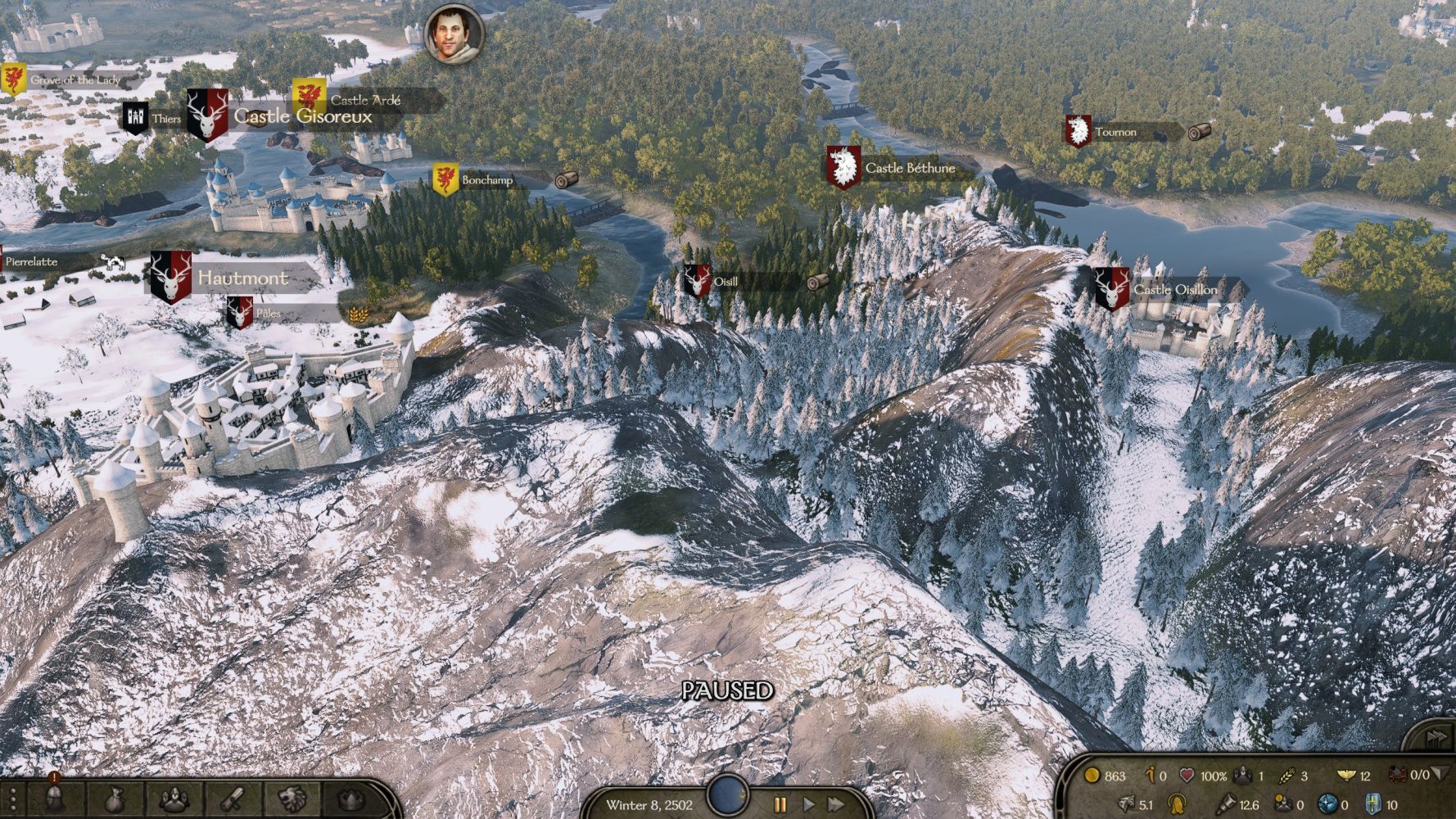
Task: Open the inventory sack icon
Action: 114,799
